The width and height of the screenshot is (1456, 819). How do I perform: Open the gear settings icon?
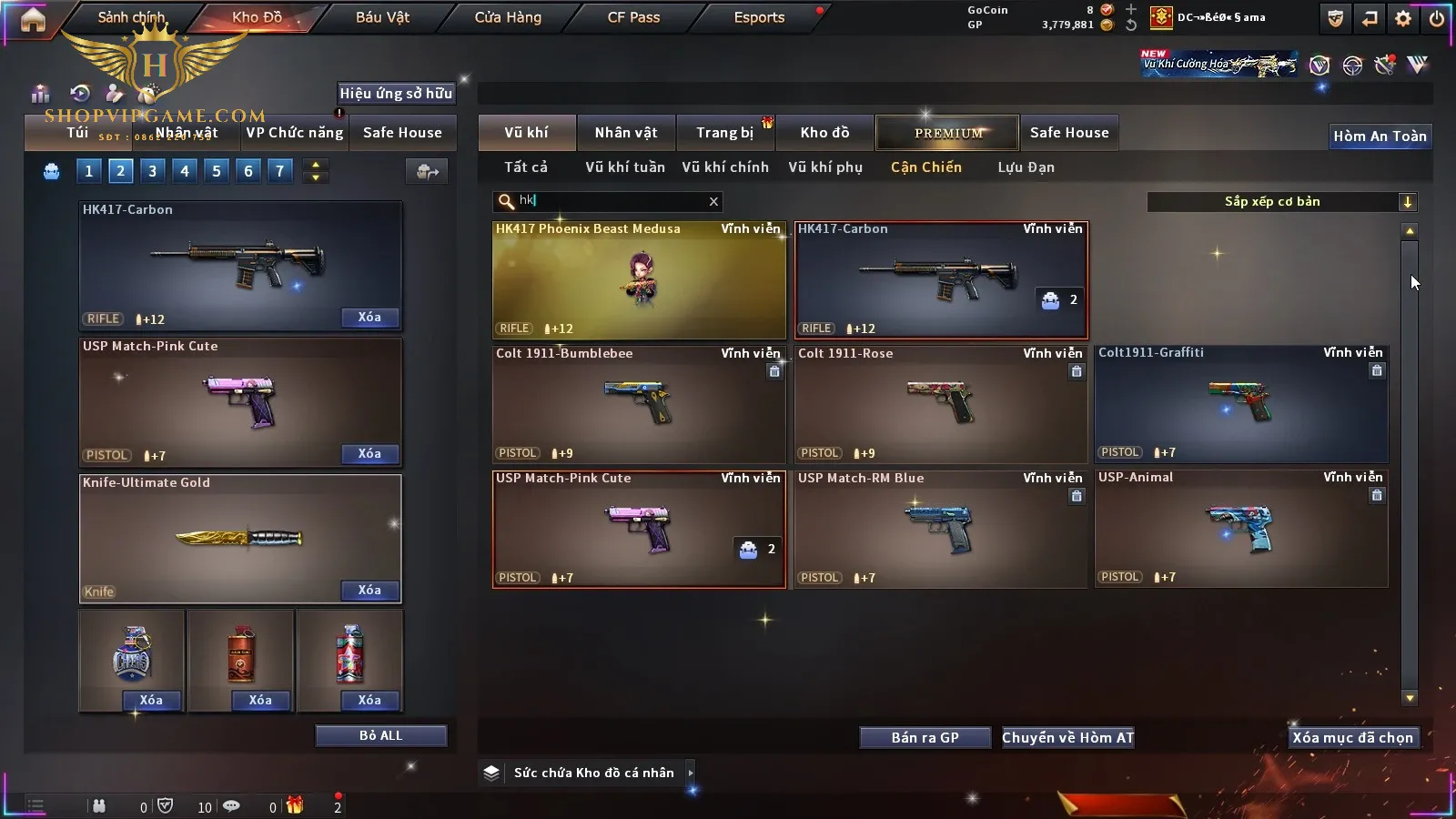tap(1403, 18)
